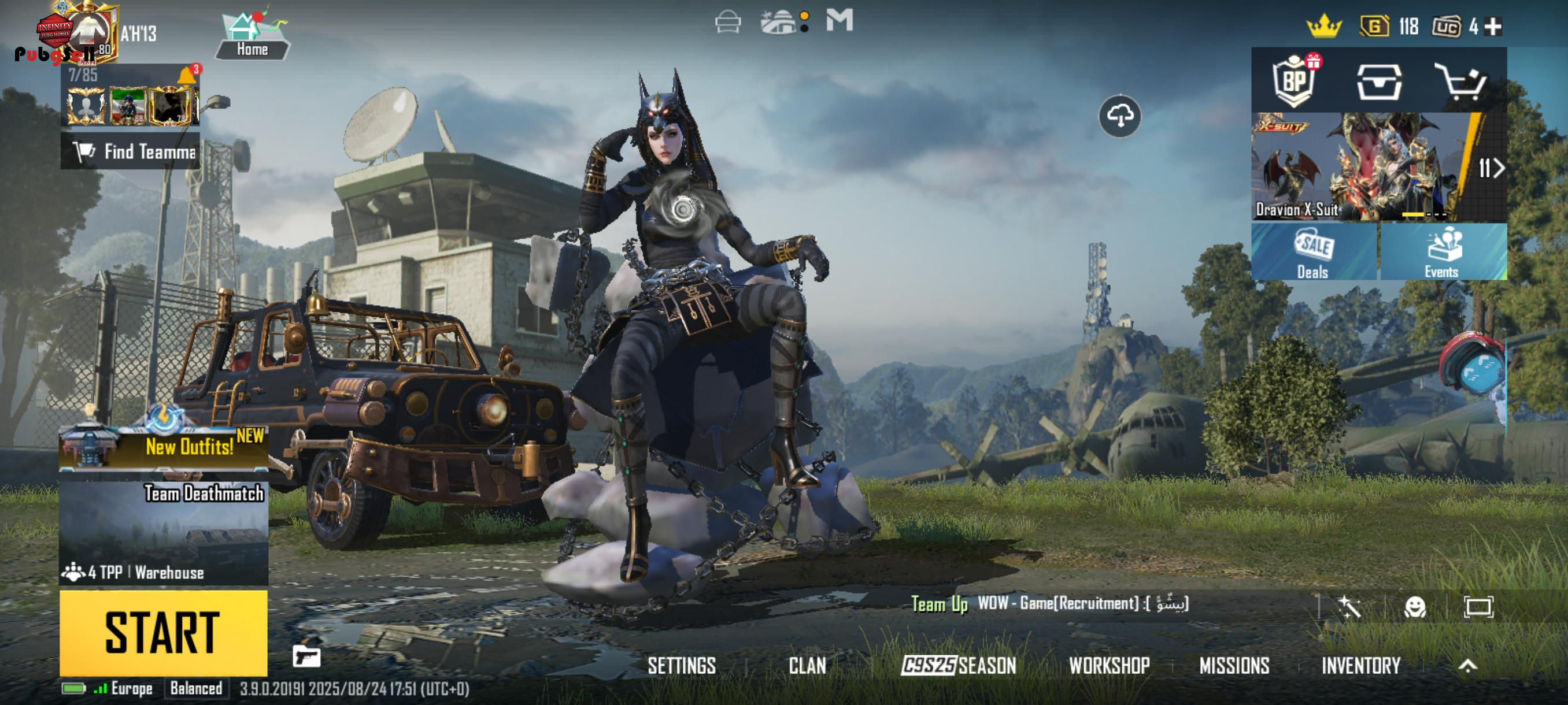Click Find Teammates button

click(x=130, y=151)
